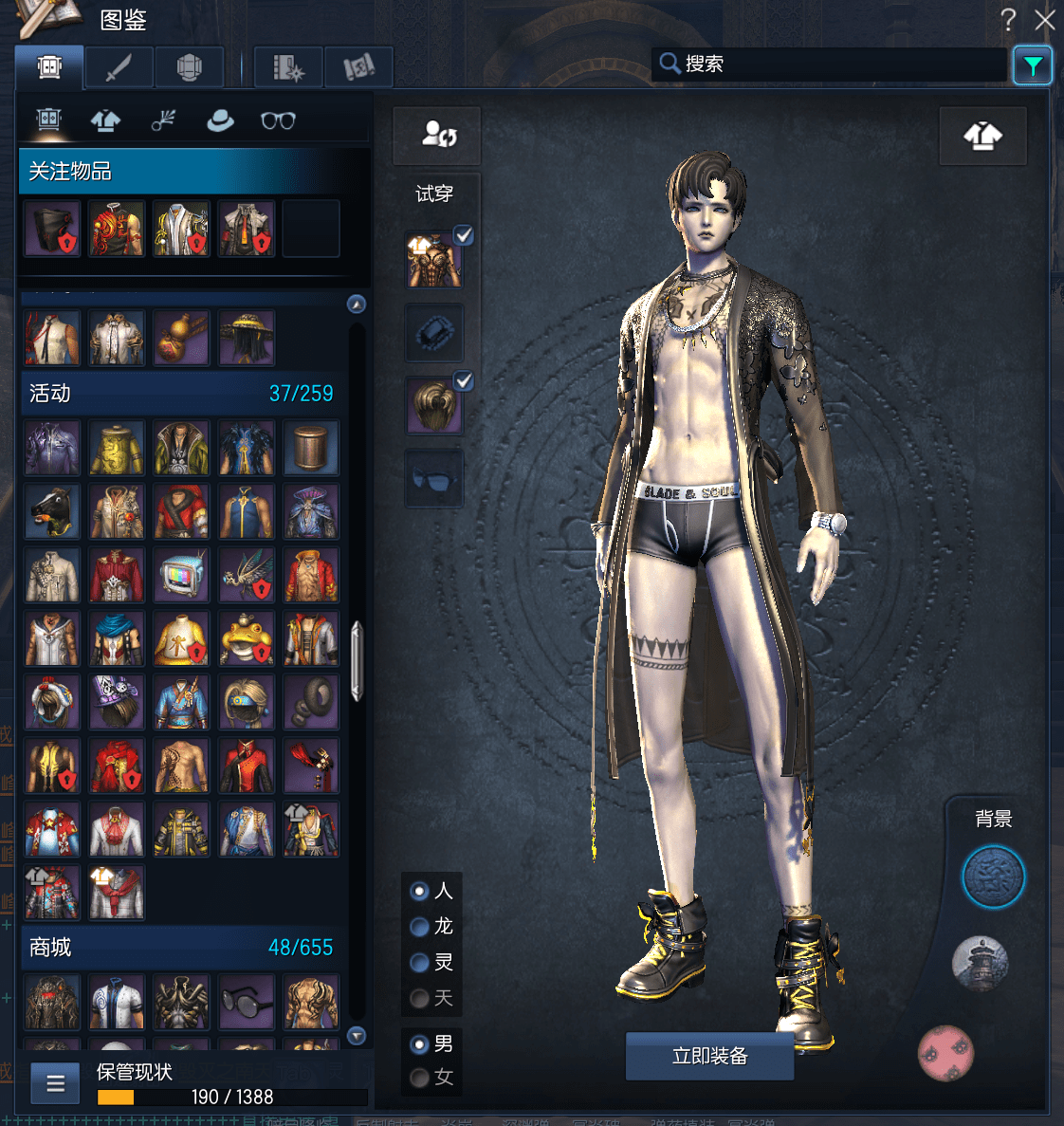
Task: Select the retro television item
Action: click(181, 576)
